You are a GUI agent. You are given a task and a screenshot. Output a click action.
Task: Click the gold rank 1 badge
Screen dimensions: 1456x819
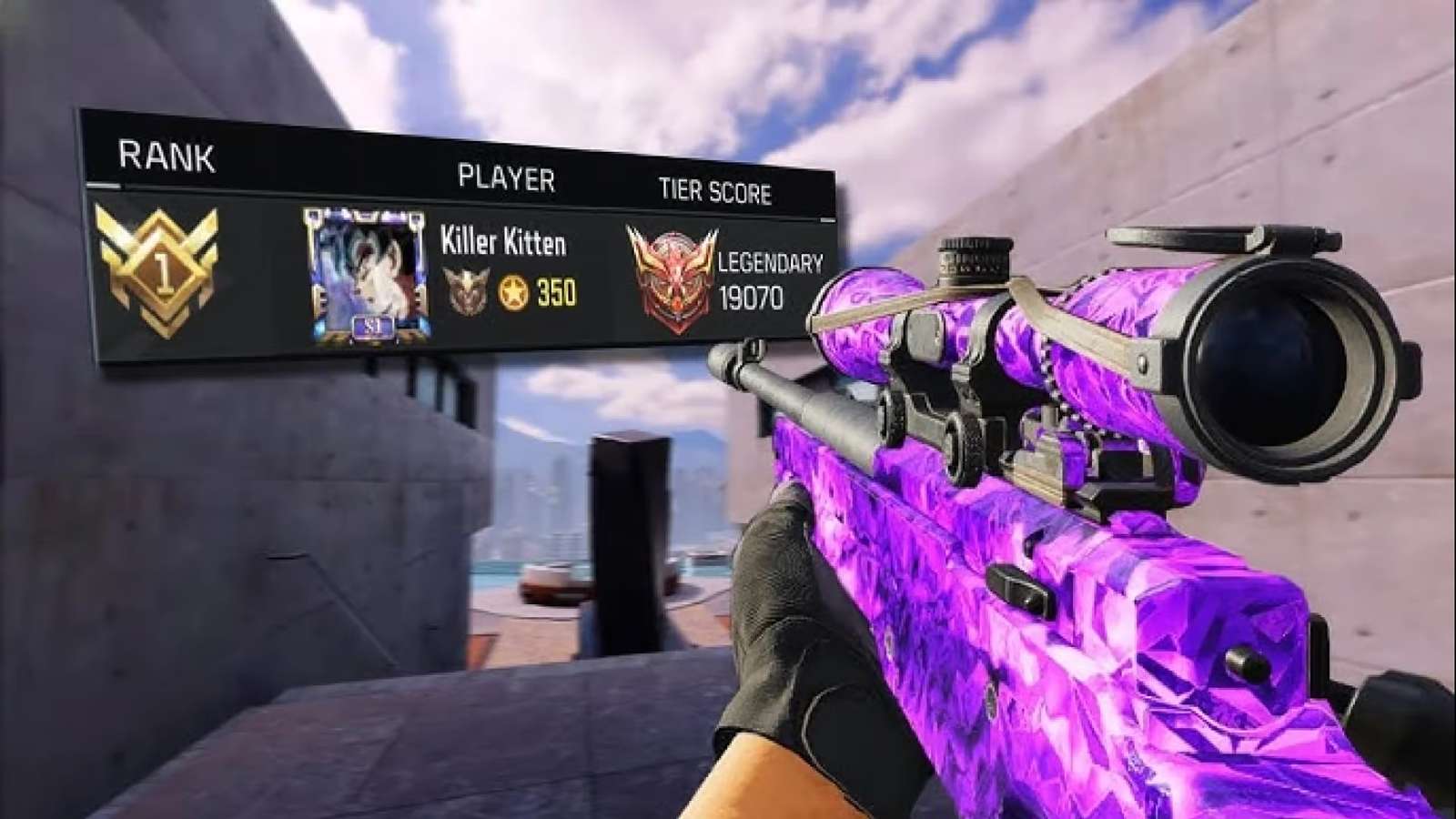(162, 270)
